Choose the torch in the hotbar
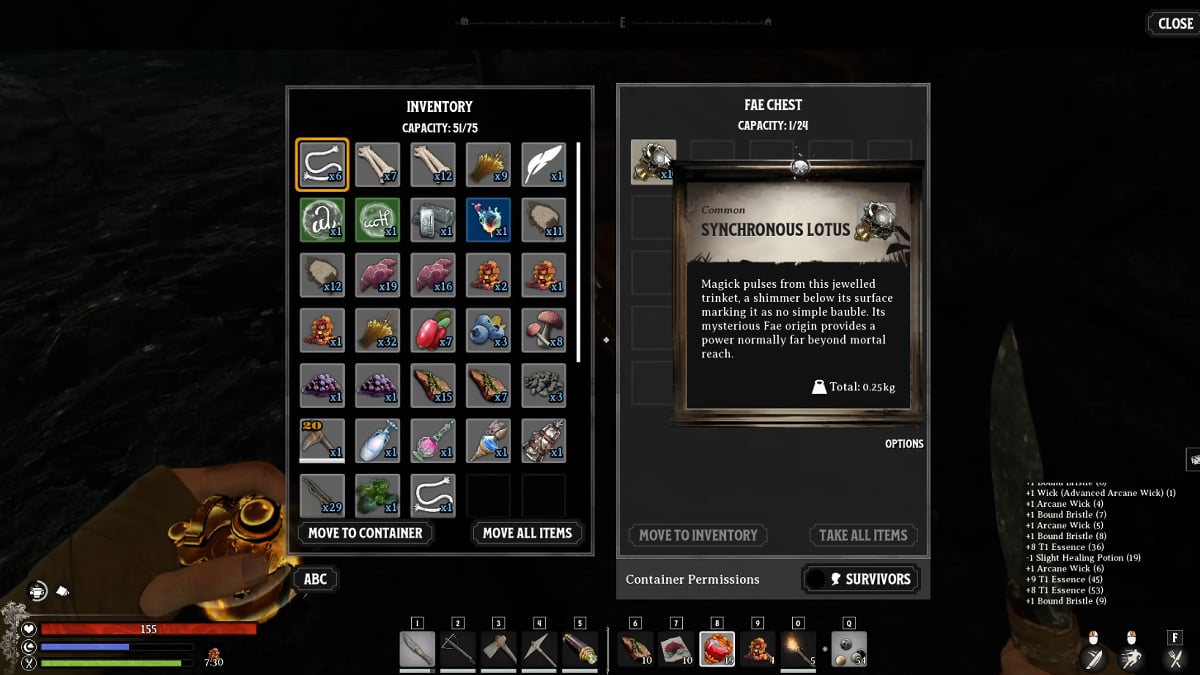The width and height of the screenshot is (1200, 675). click(x=799, y=649)
